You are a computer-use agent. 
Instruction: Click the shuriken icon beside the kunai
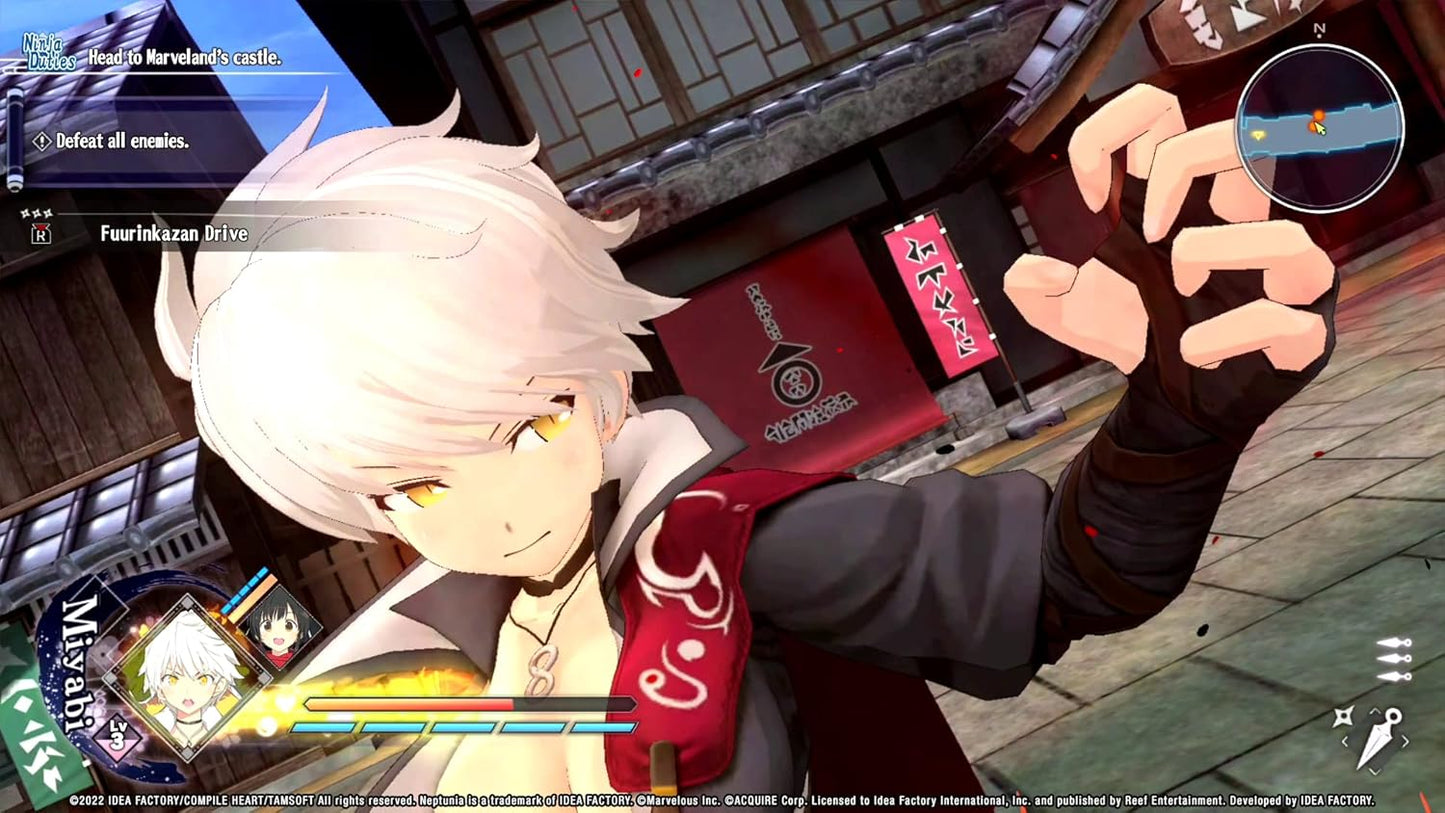[x=1345, y=717]
